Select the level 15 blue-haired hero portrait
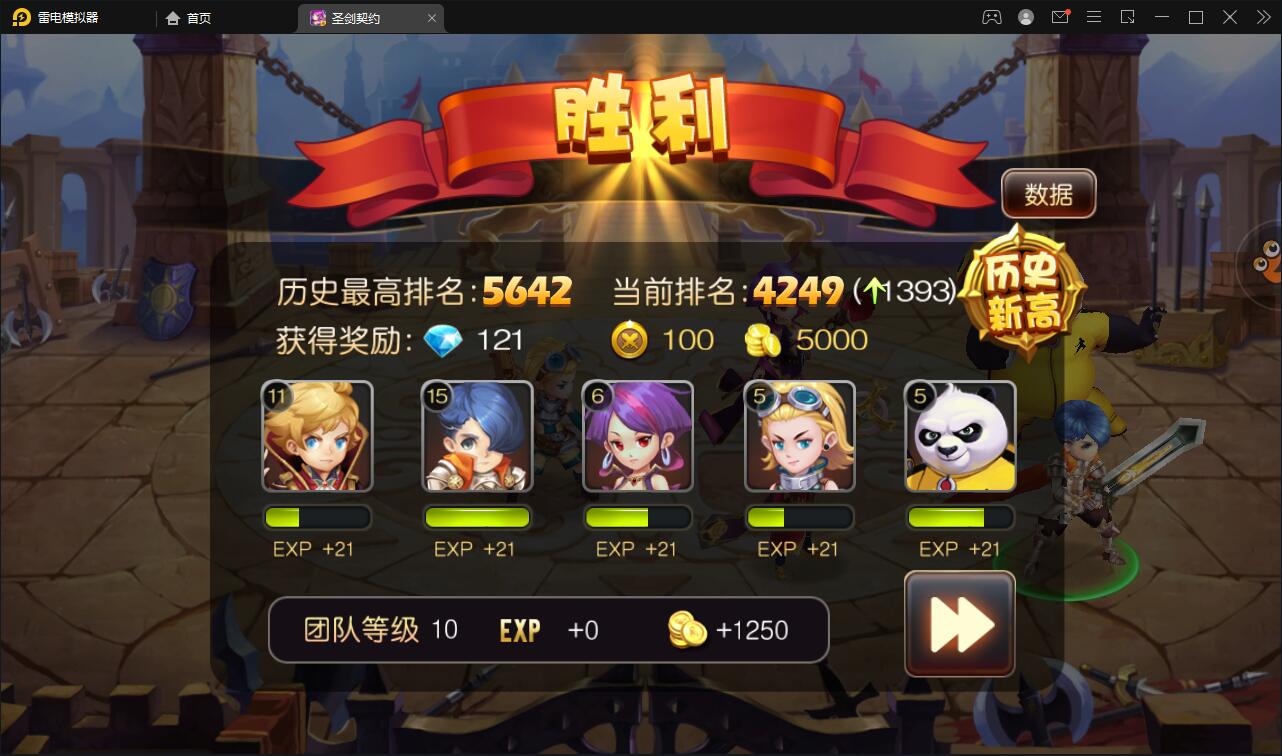 coord(477,437)
